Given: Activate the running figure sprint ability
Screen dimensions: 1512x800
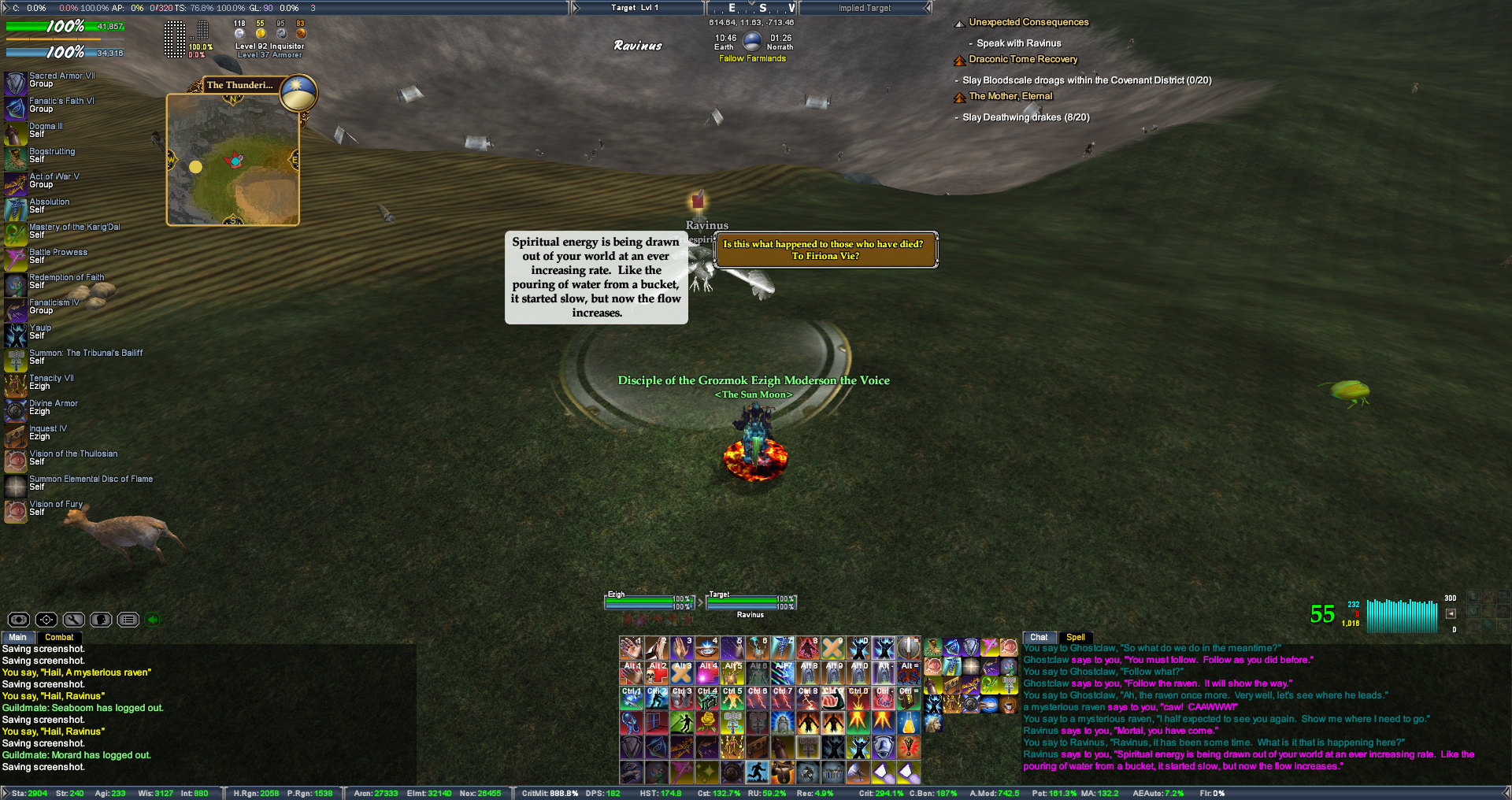Looking at the screenshot, I should [758, 772].
